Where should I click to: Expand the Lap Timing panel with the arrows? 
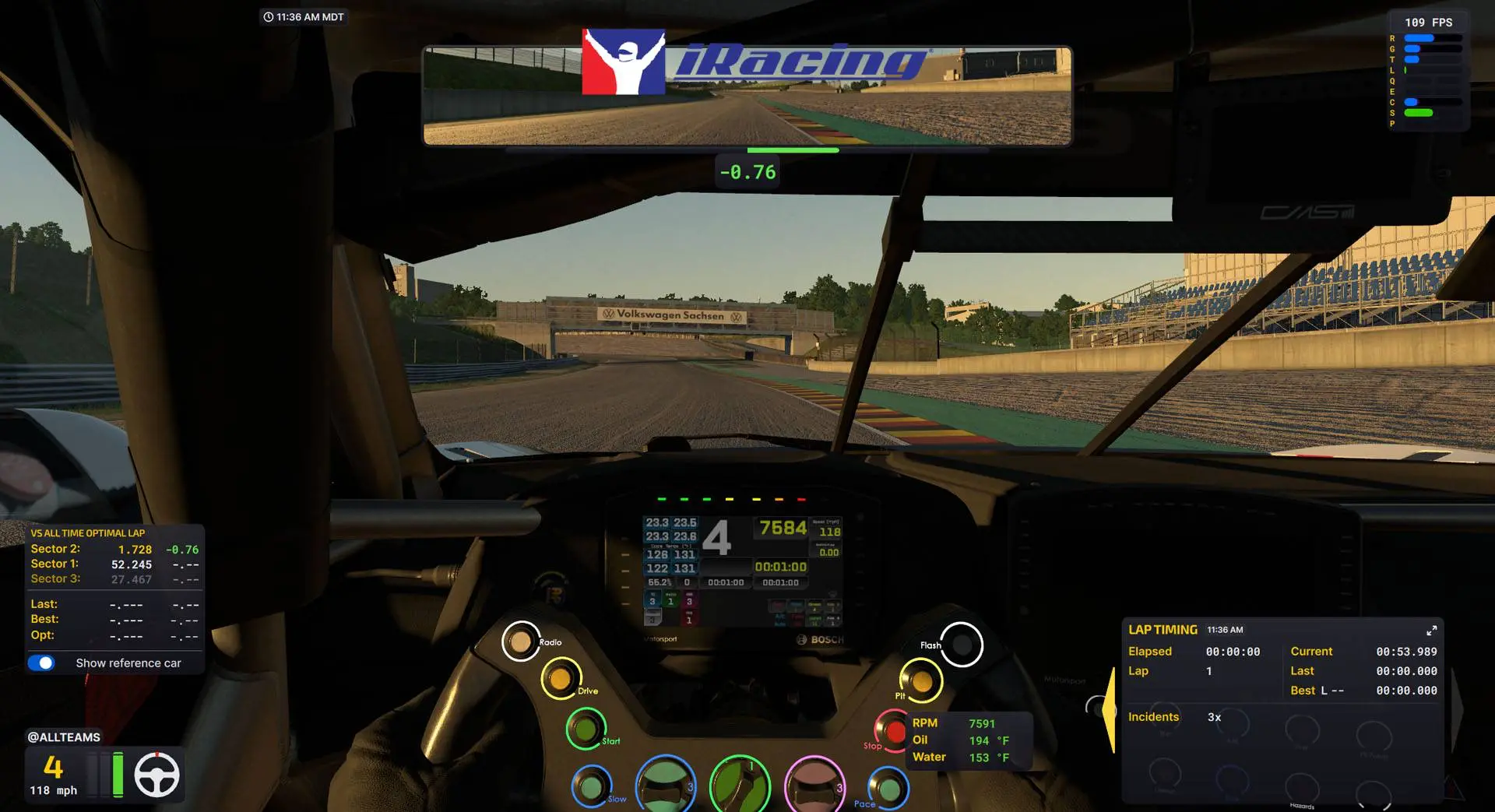tap(1433, 631)
